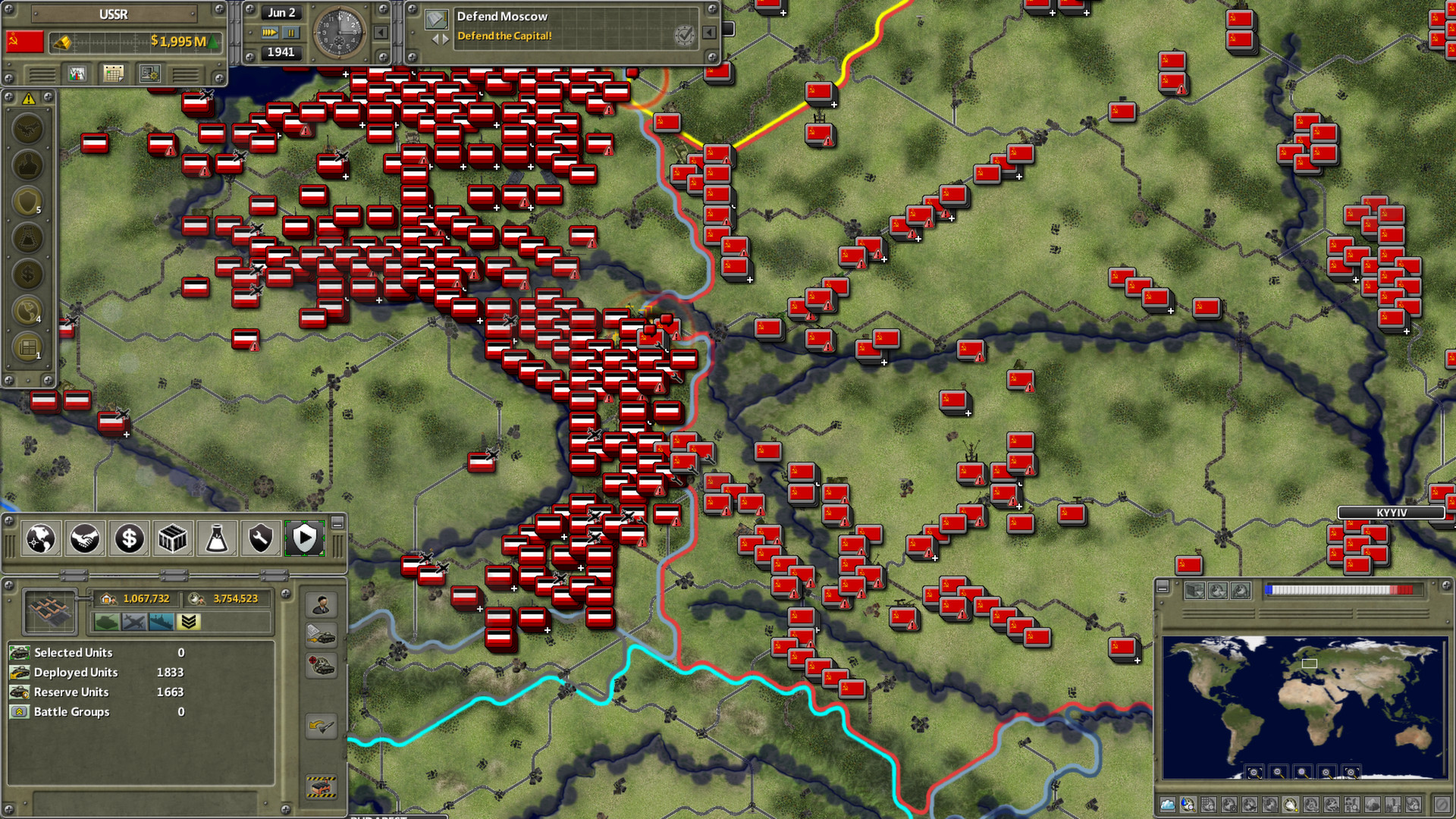Open the Economy dollar icon
1456x819 pixels.
pyautogui.click(x=129, y=538)
